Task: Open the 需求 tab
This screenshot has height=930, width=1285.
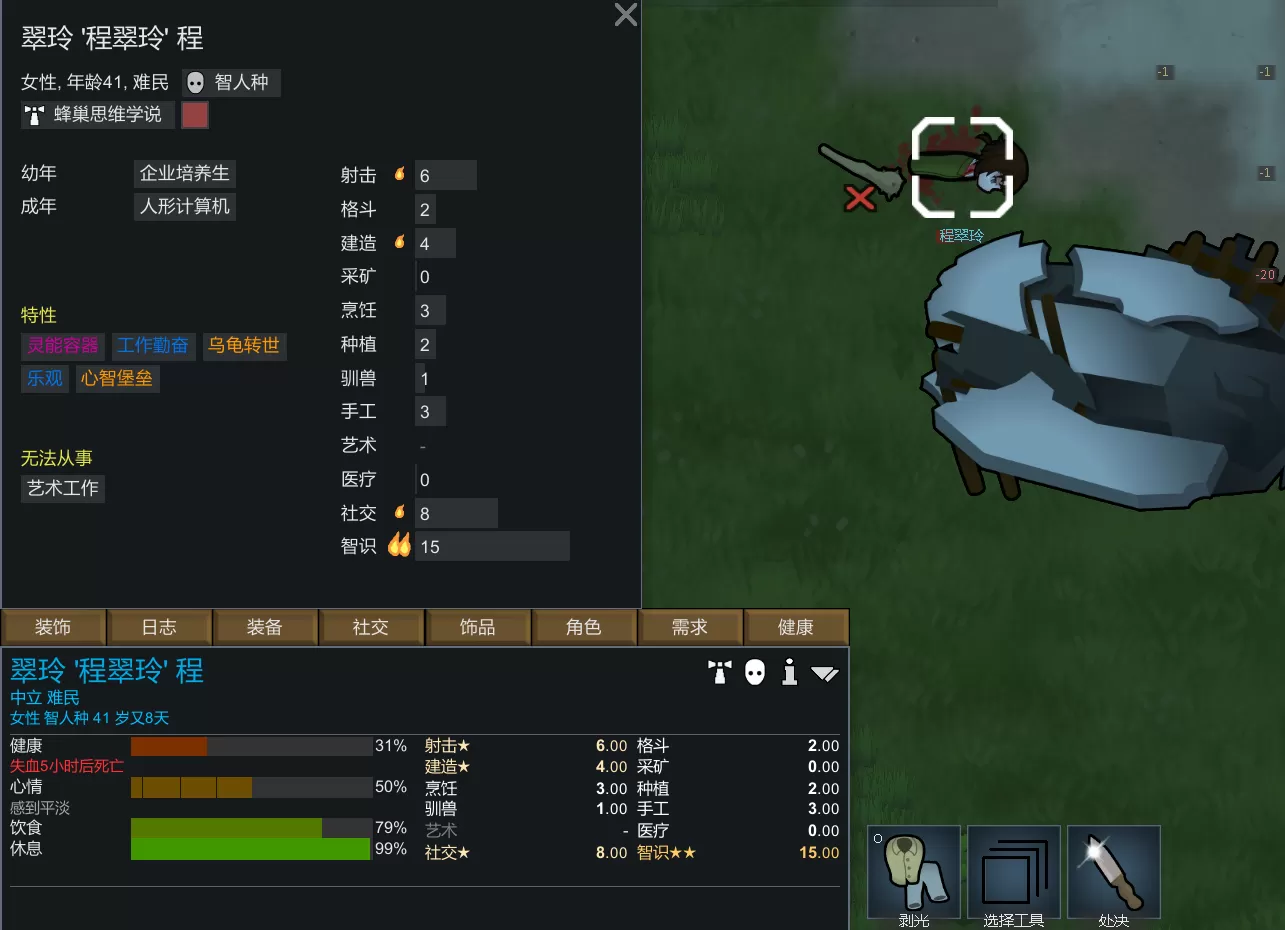Action: (x=689, y=627)
